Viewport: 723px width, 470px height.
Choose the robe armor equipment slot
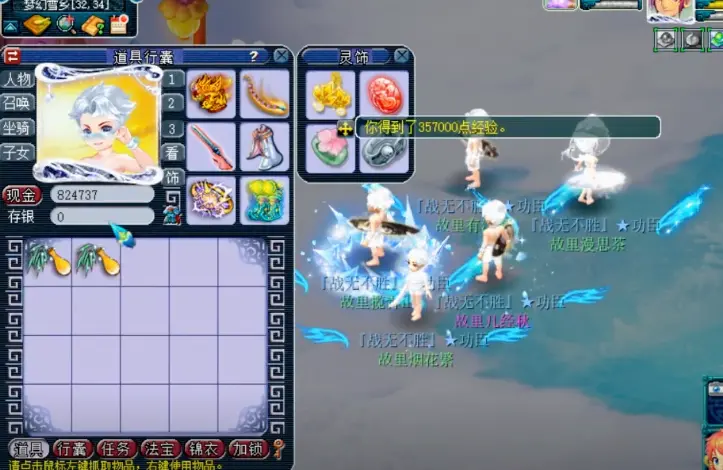pos(264,146)
